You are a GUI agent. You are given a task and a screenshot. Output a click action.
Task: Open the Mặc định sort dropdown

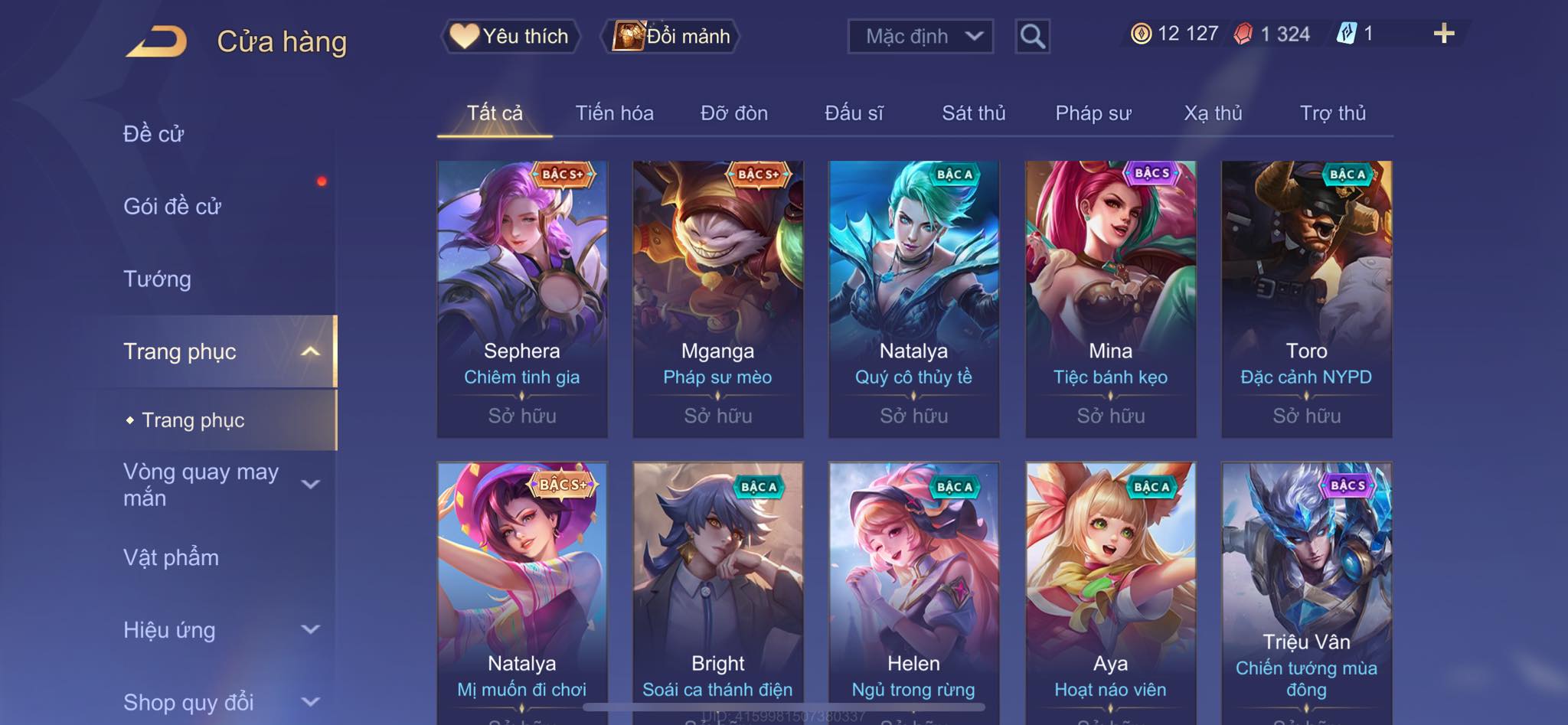pyautogui.click(x=920, y=36)
